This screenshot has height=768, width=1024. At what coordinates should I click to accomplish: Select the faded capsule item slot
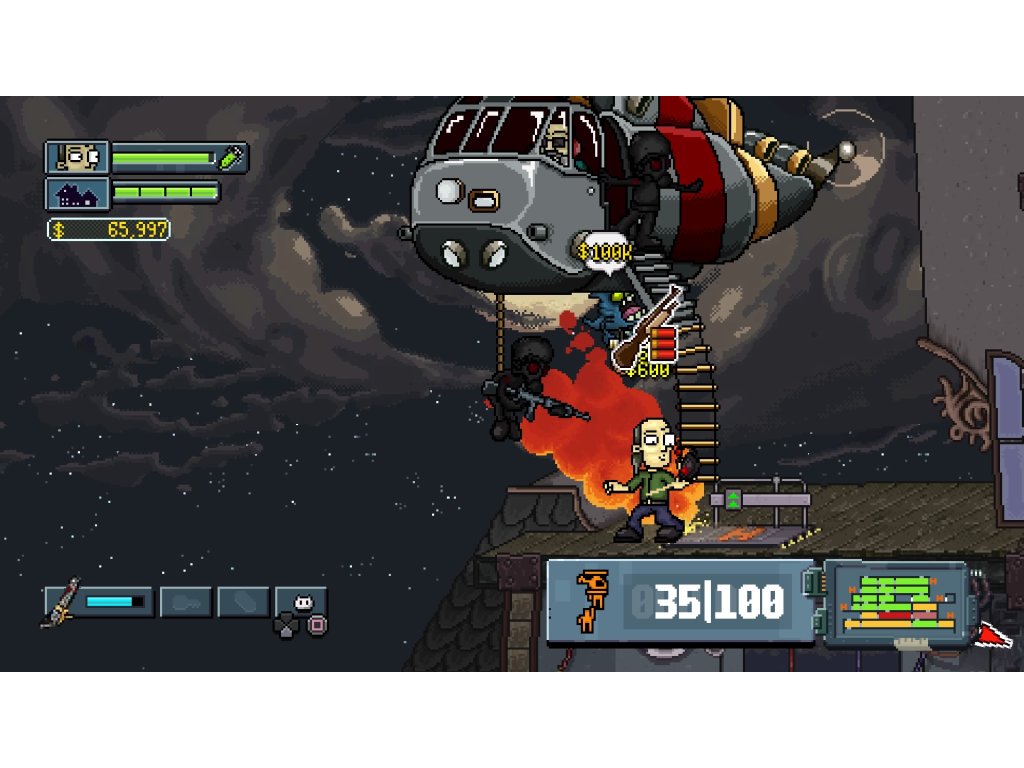click(243, 602)
